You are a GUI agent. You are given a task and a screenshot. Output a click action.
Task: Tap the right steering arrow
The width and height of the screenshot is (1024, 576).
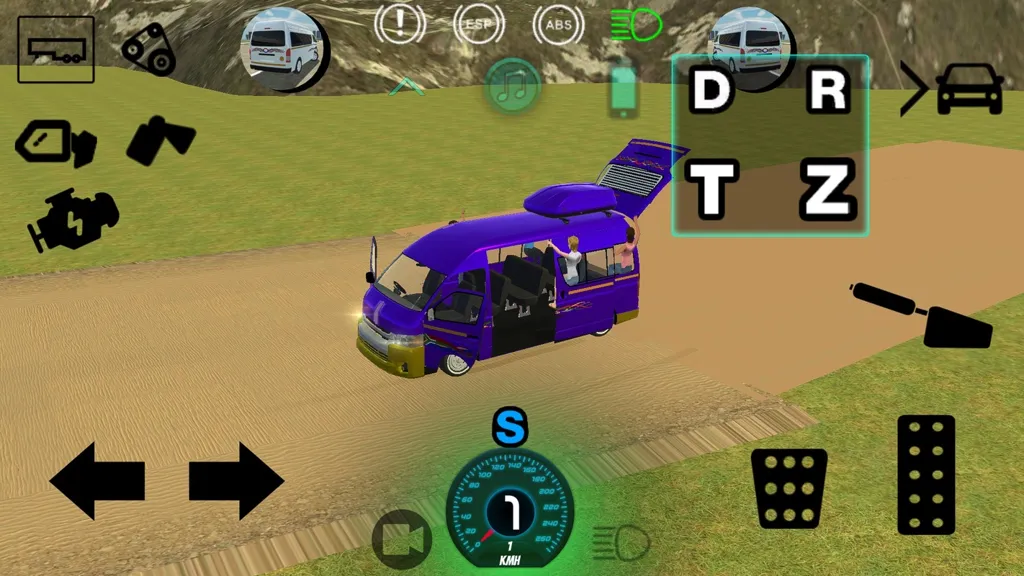point(236,482)
